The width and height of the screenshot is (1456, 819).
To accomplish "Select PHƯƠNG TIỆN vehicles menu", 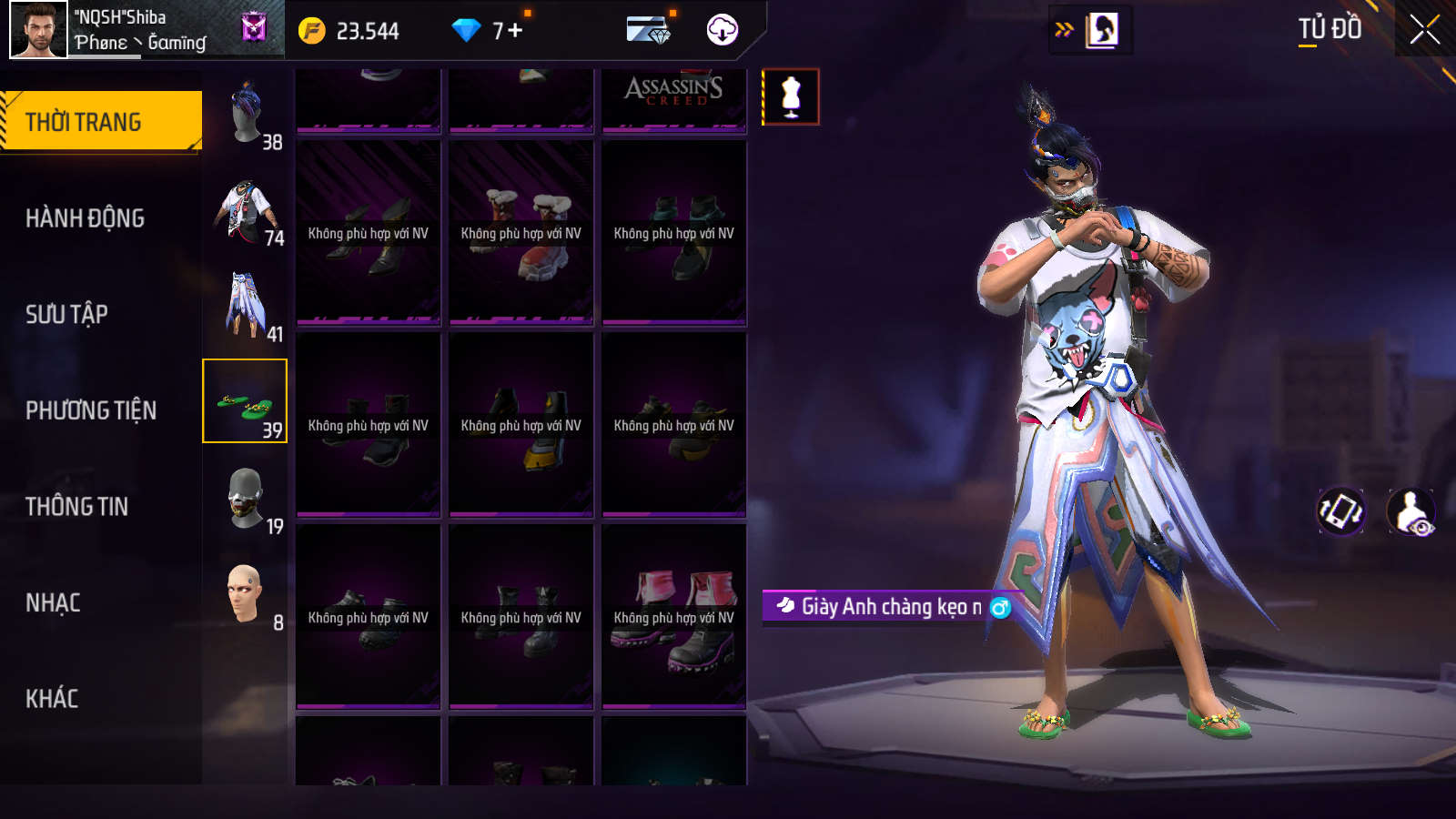I will (91, 411).
